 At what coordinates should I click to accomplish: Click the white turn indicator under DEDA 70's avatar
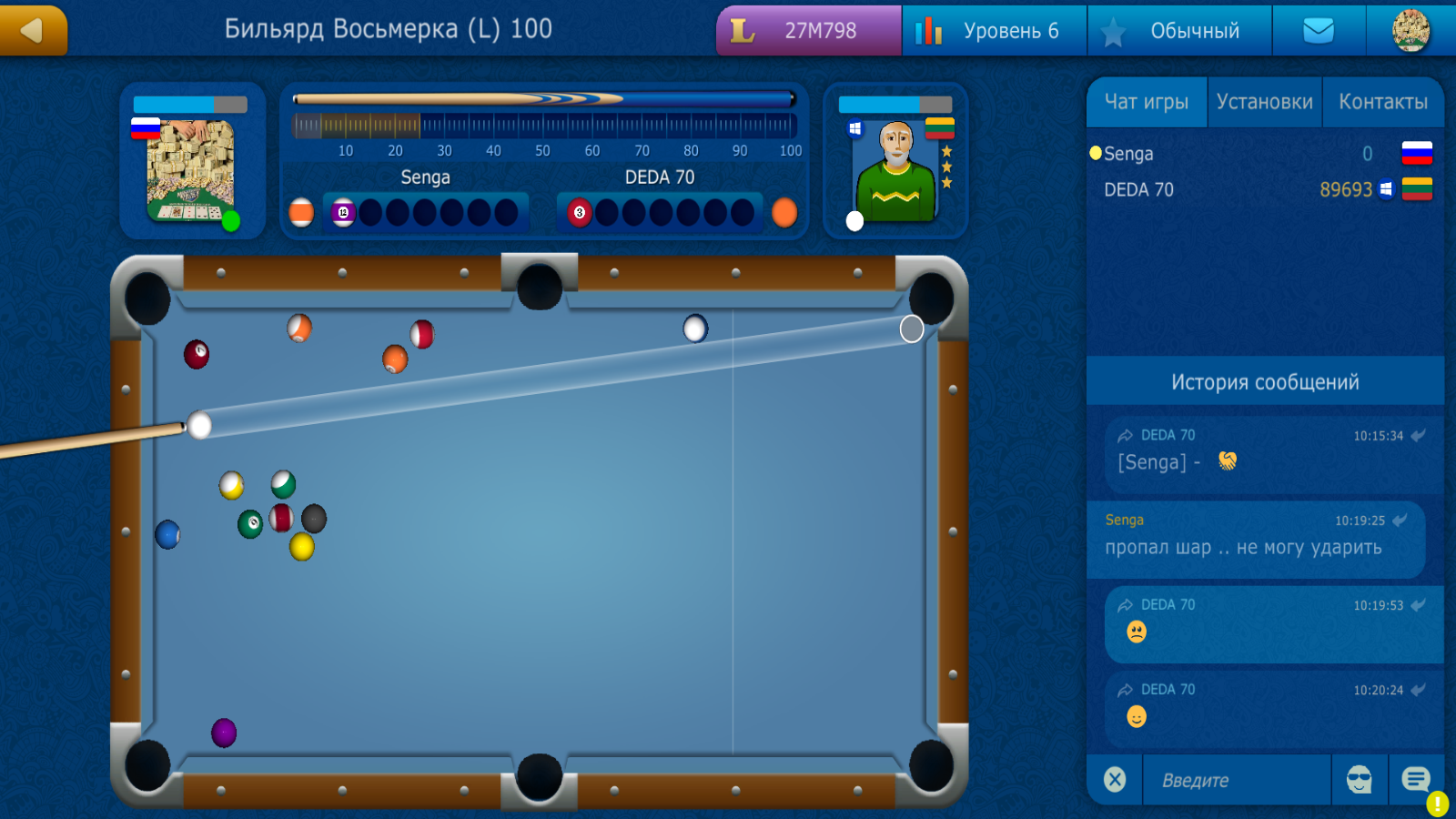tap(854, 221)
